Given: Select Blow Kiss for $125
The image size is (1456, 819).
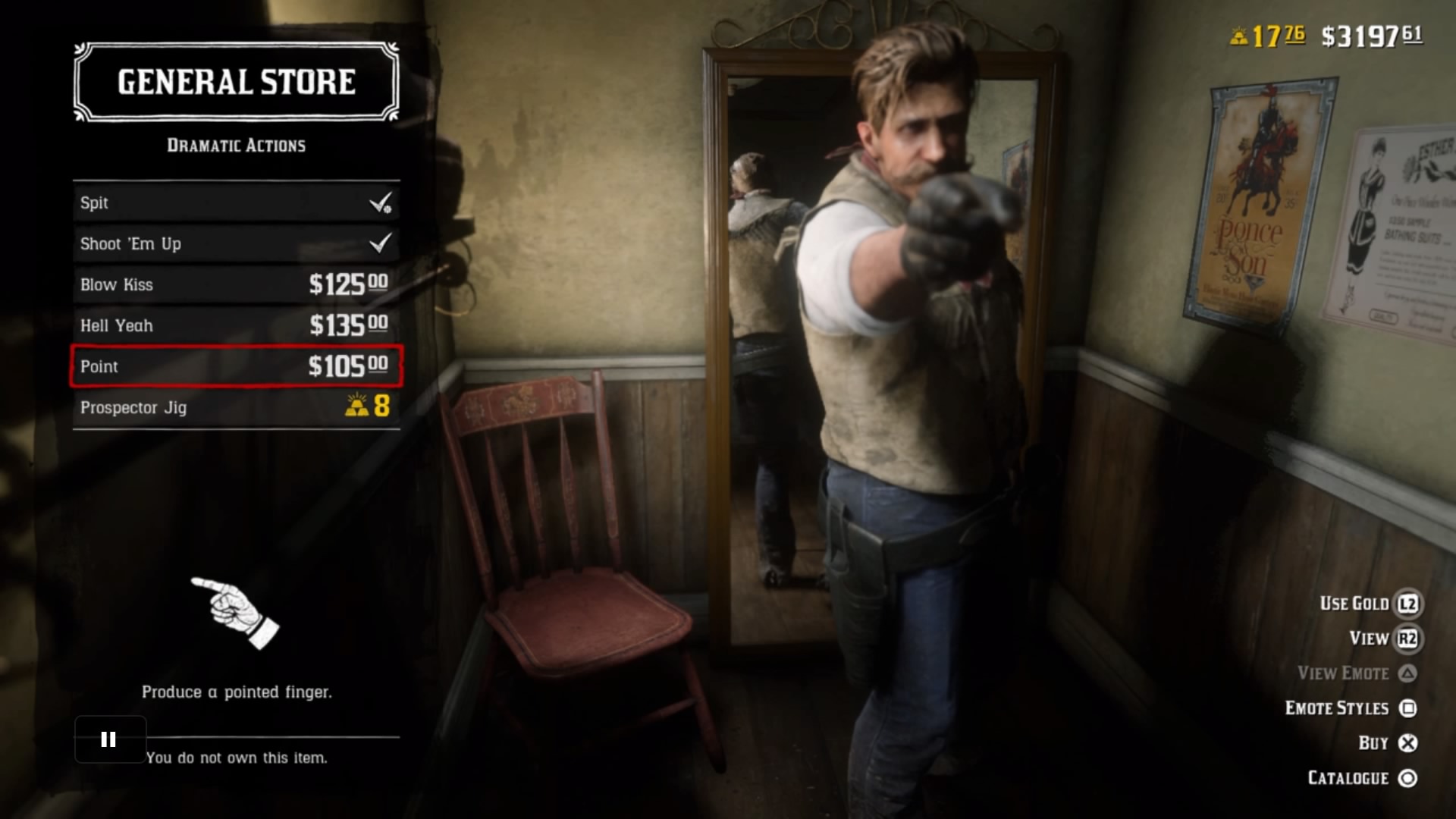Looking at the screenshot, I should coord(236,284).
